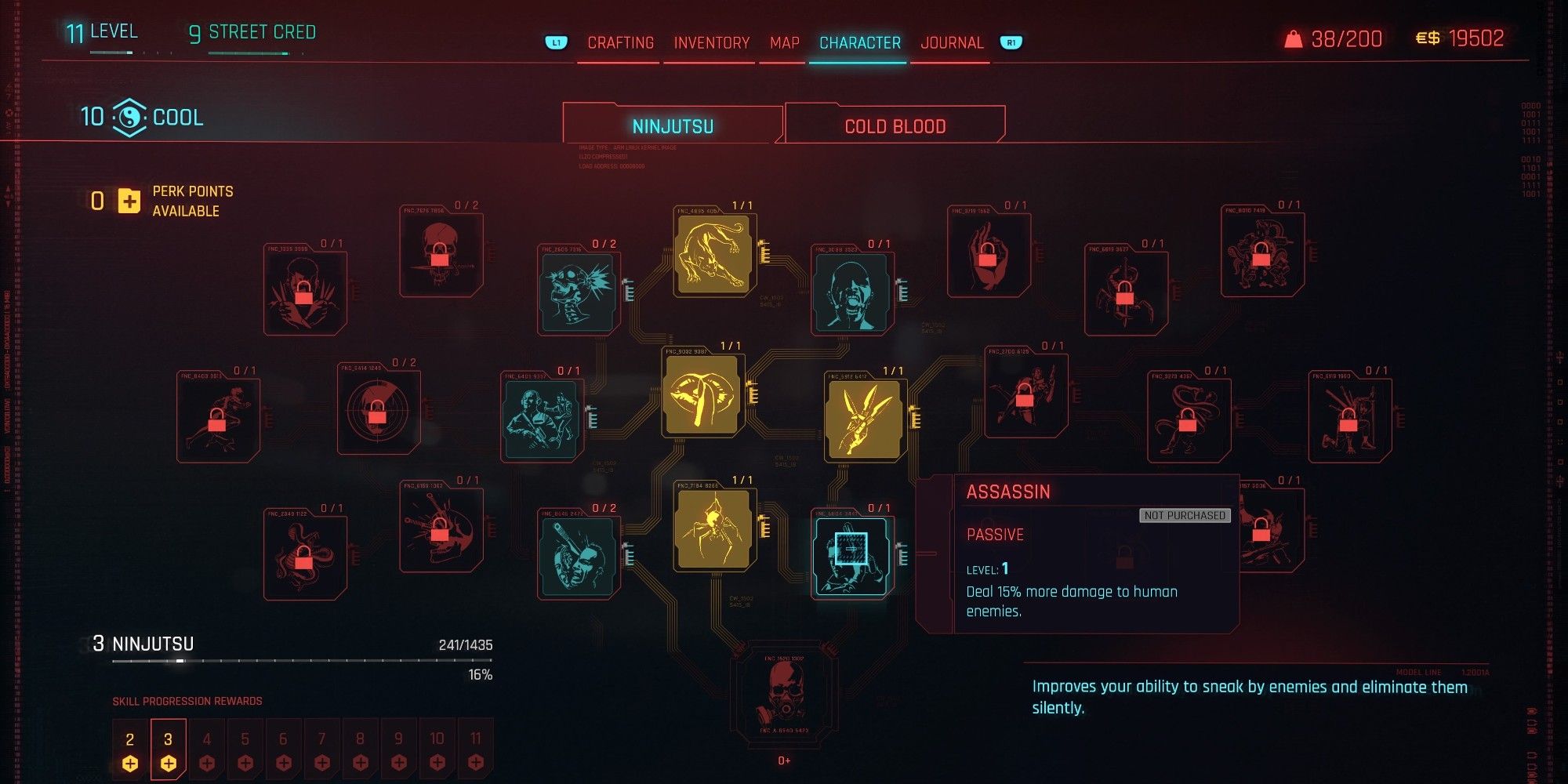Click the R1 shoulder button prompt
The width and height of the screenshot is (1568, 784).
pyautogui.click(x=1011, y=43)
